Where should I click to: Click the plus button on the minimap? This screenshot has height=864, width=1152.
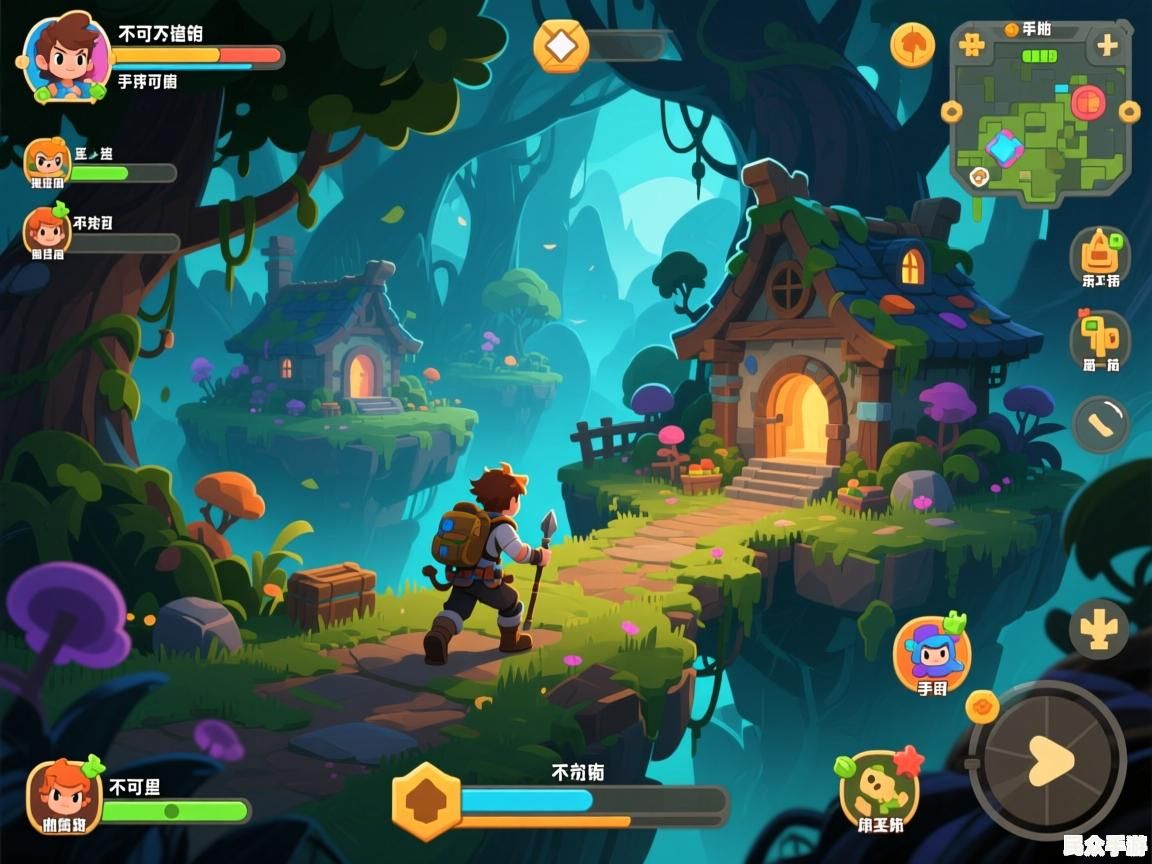(1107, 45)
